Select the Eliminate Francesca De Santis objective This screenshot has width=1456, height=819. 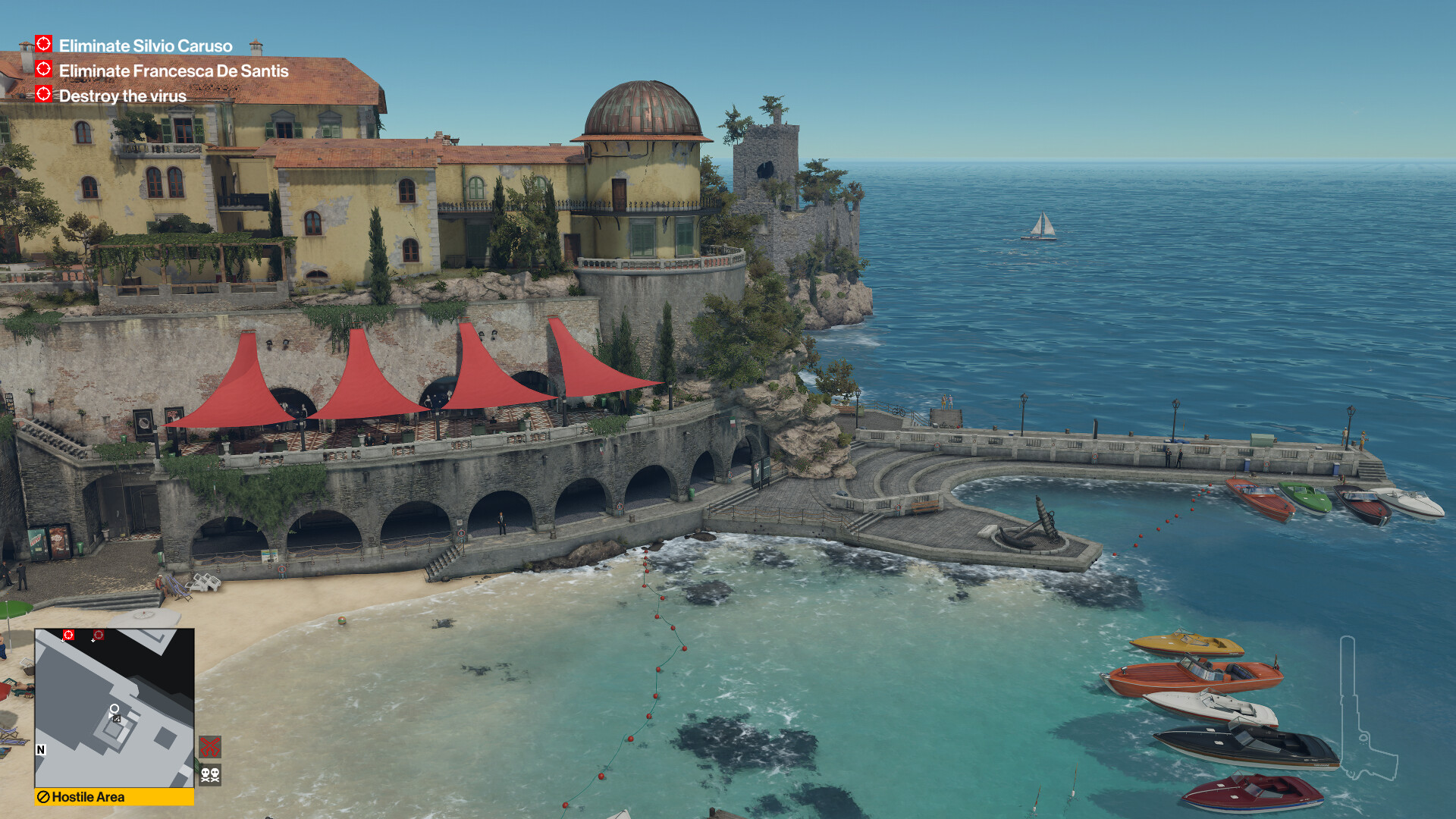pyautogui.click(x=173, y=71)
